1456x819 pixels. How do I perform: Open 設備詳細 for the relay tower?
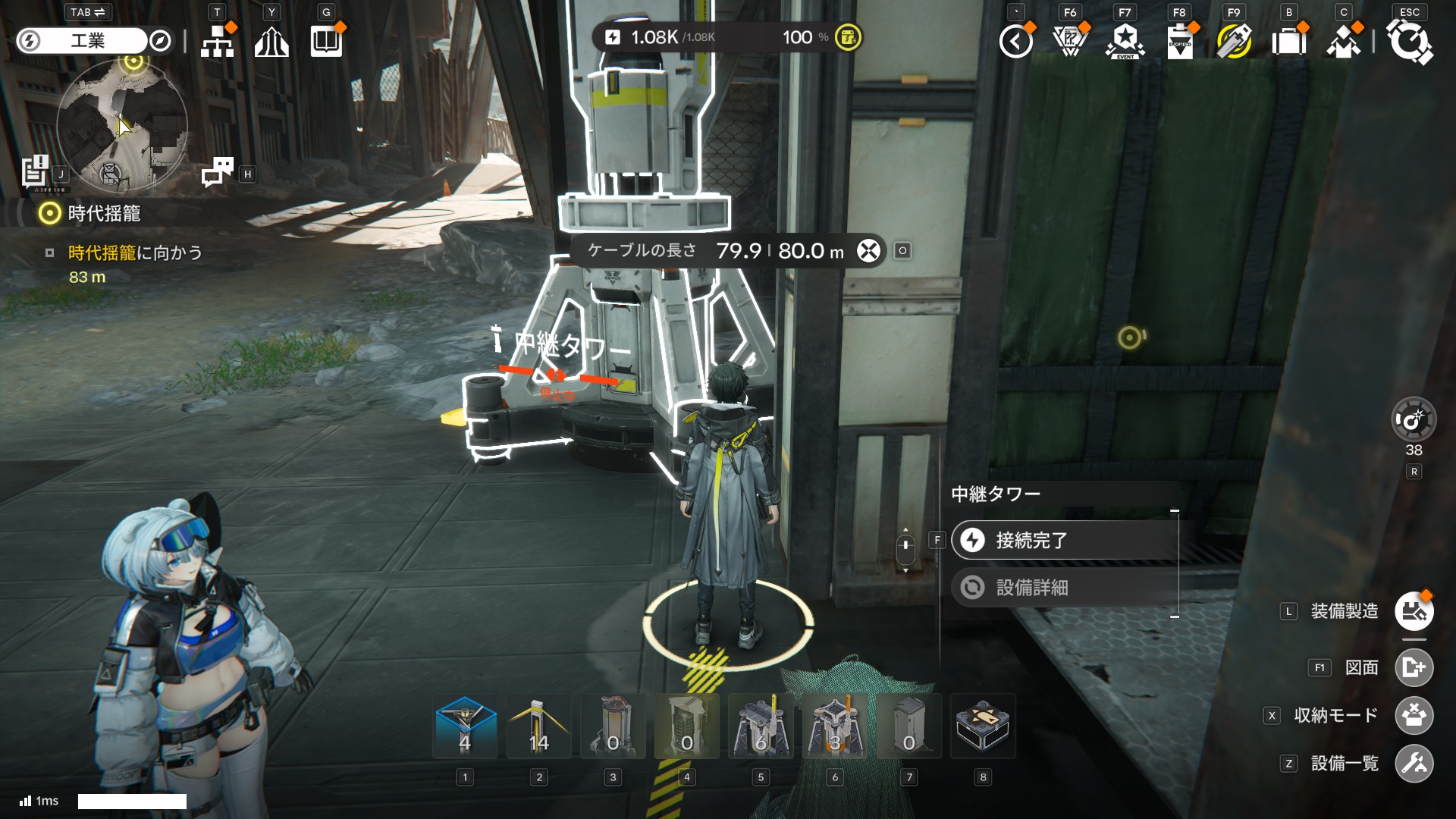click(1064, 588)
